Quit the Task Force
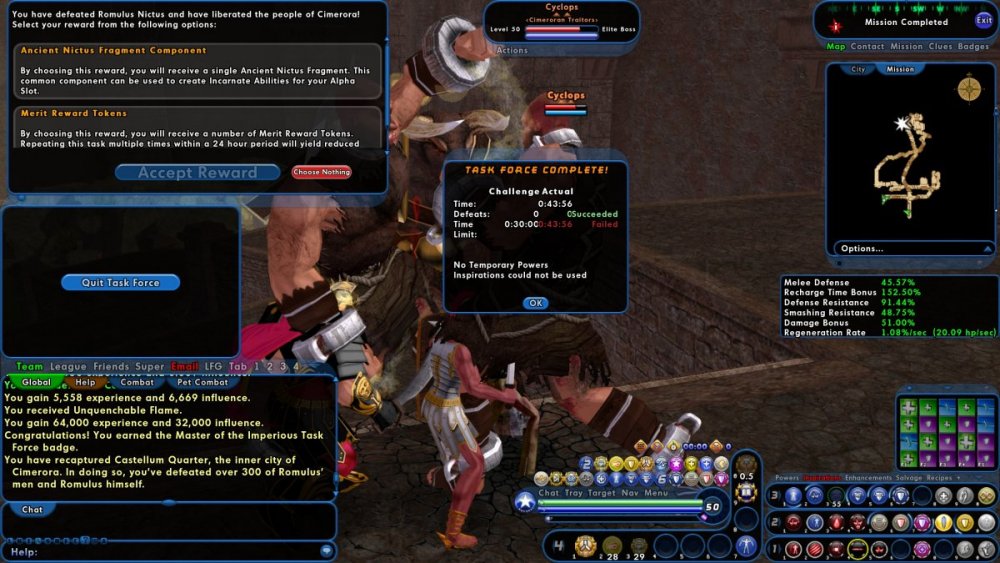The width and height of the screenshot is (1000, 563). click(x=120, y=283)
